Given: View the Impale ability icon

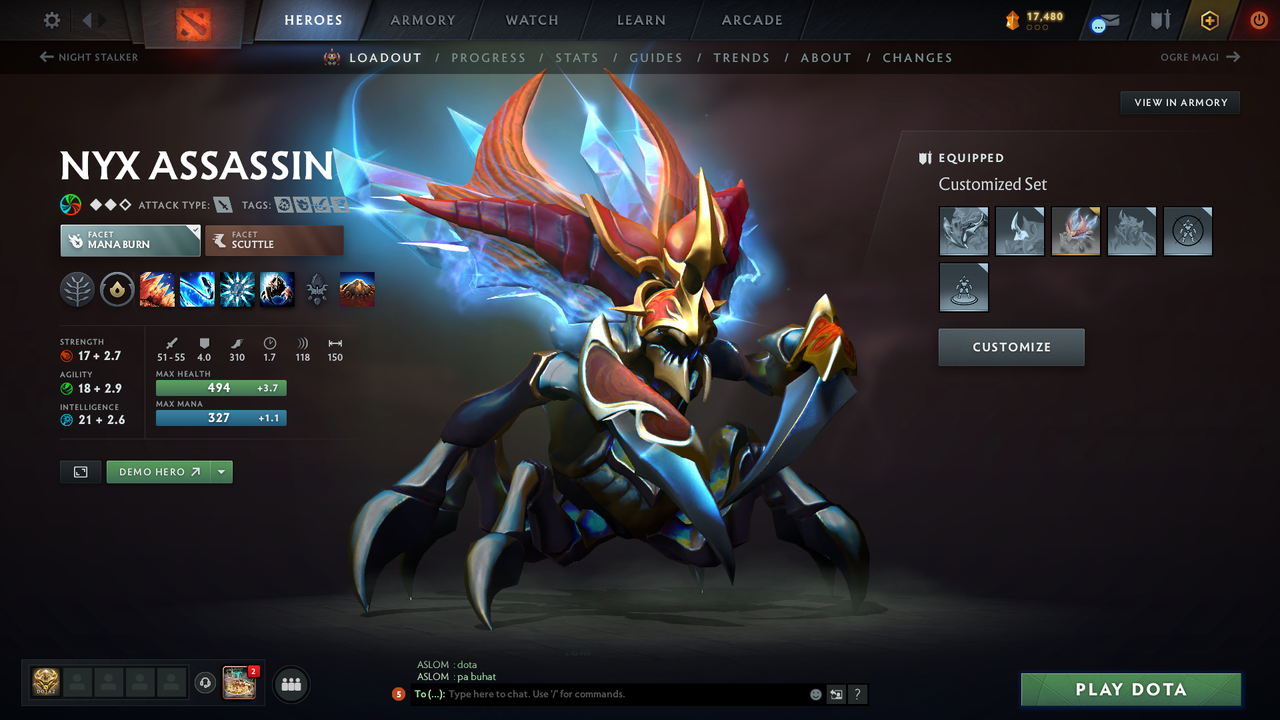Looking at the screenshot, I should [x=157, y=289].
